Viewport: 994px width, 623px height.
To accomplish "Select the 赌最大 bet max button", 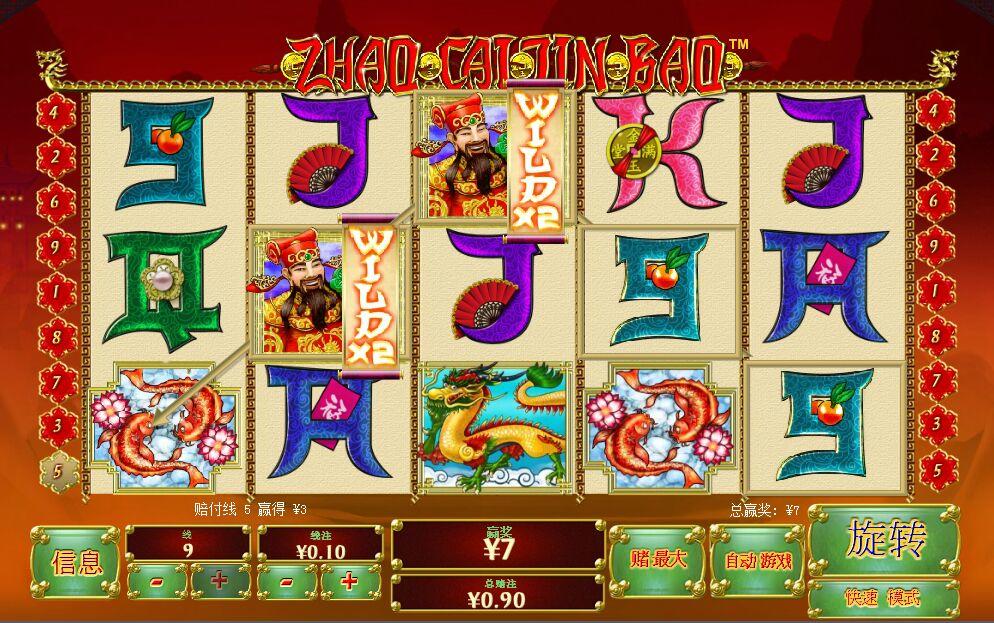I will tap(657, 560).
